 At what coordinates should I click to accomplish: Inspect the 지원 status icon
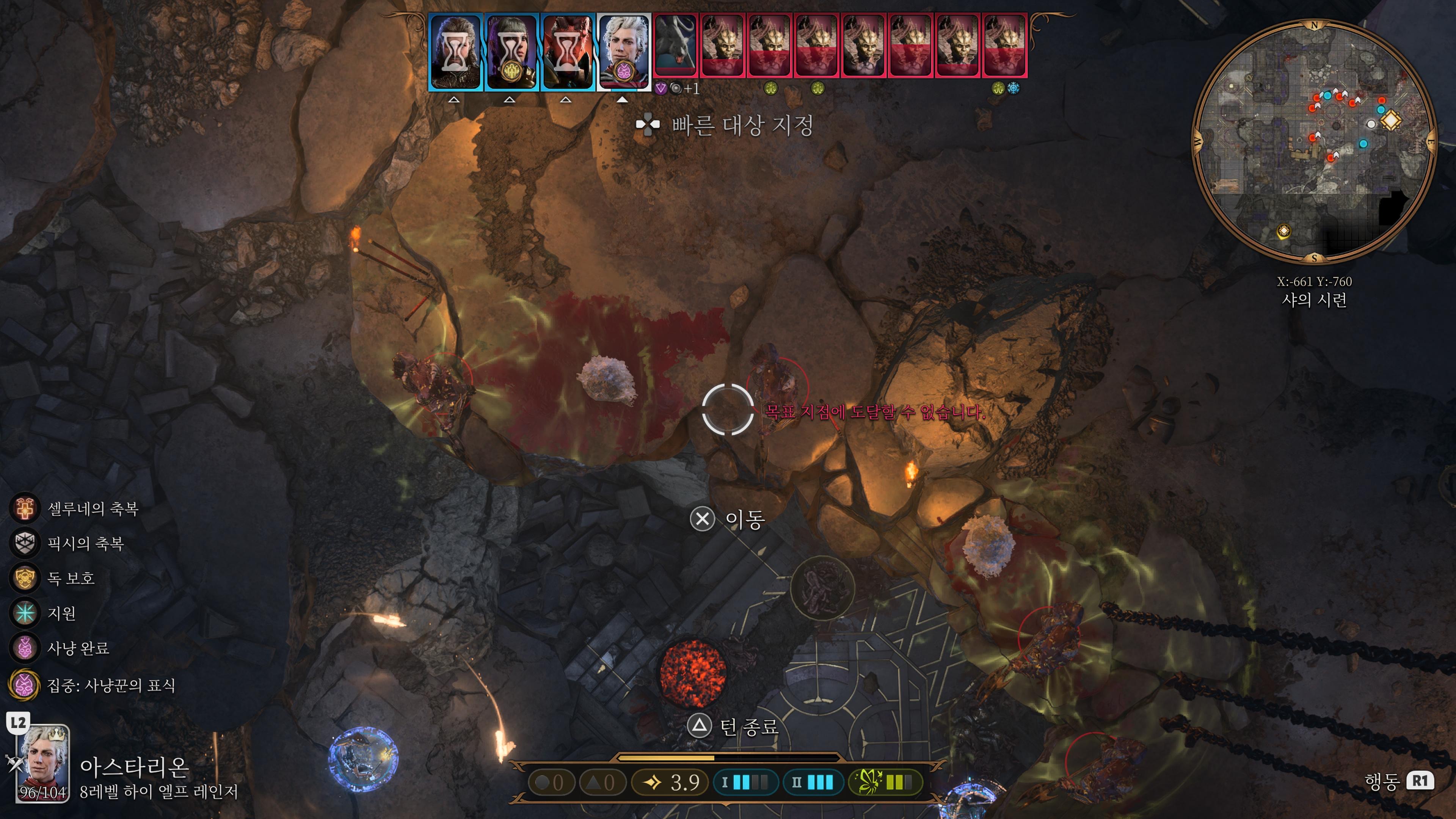pyautogui.click(x=25, y=613)
